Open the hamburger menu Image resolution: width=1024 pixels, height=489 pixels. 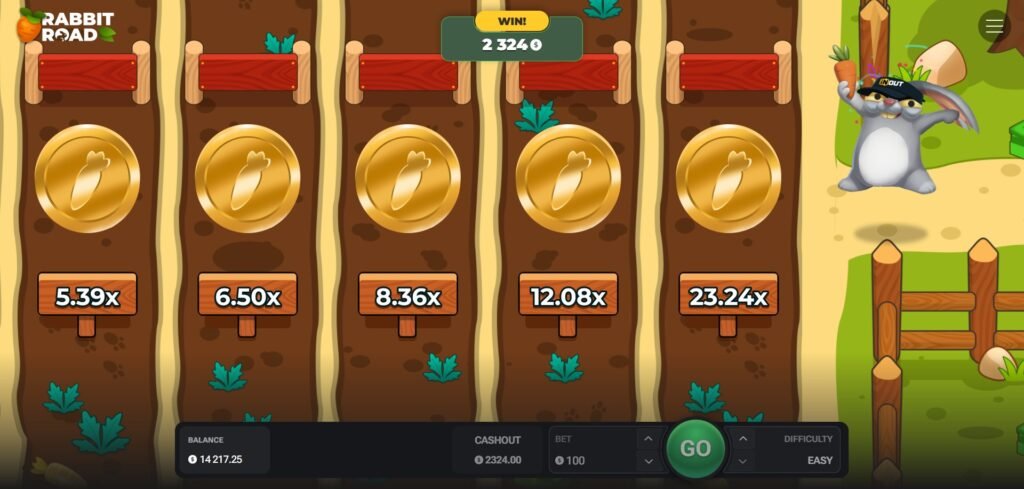click(x=994, y=26)
